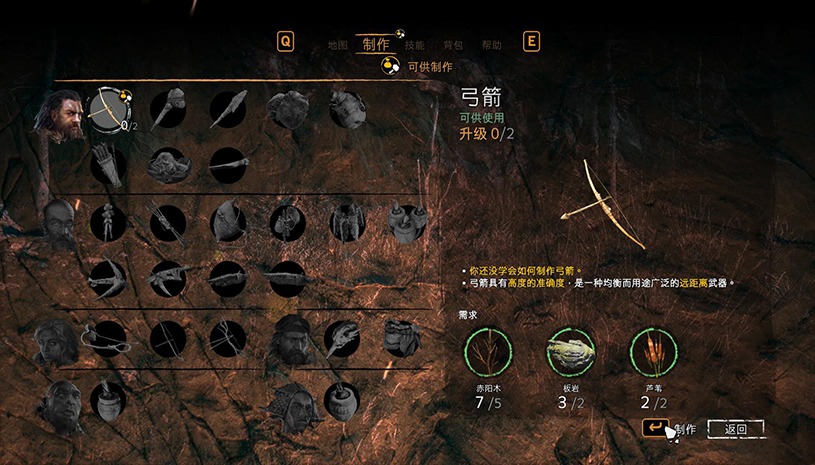Select the sling crafting slot
This screenshot has width=815, height=465.
[x=108, y=338]
